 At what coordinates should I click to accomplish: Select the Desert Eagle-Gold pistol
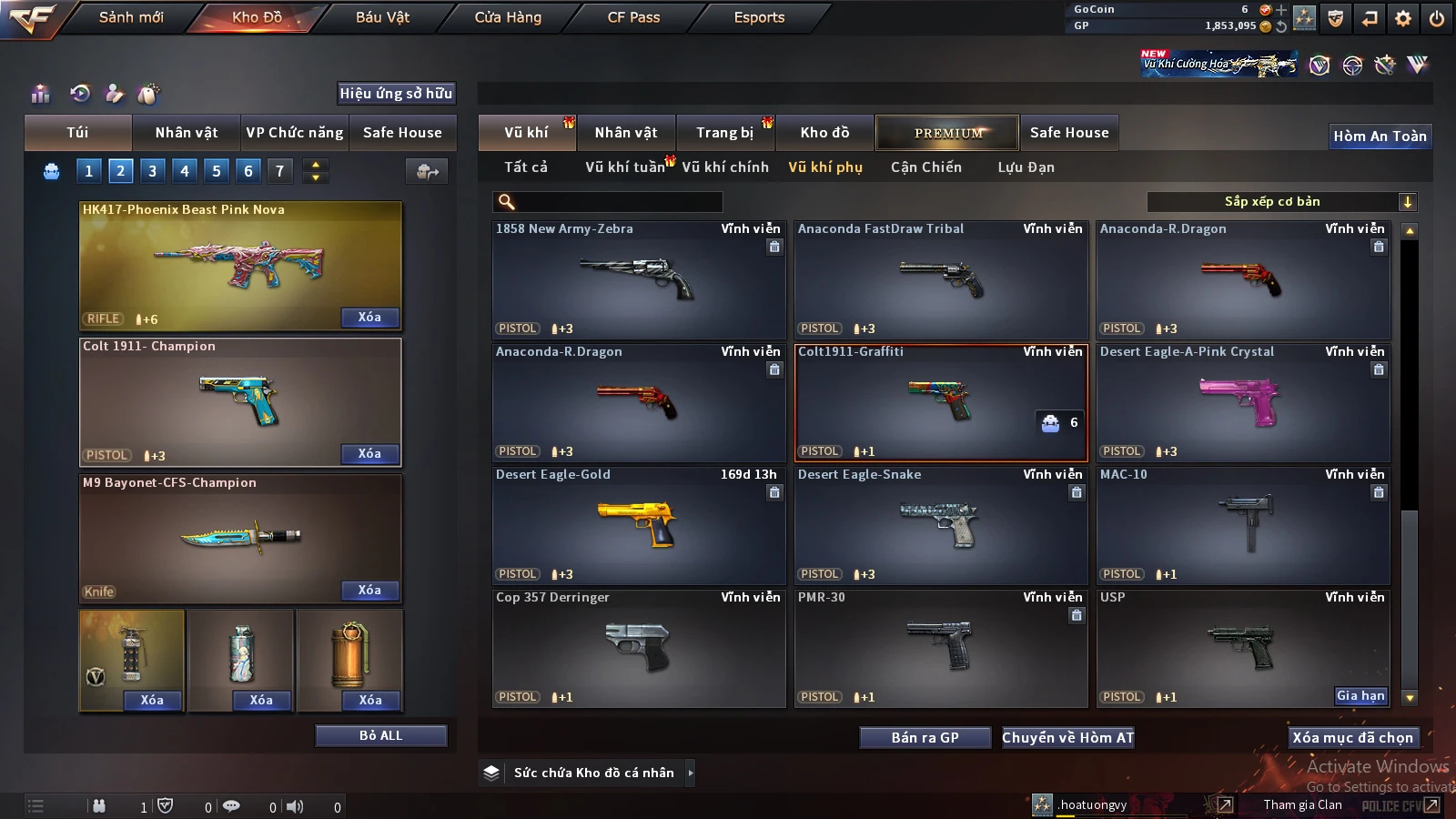click(638, 525)
